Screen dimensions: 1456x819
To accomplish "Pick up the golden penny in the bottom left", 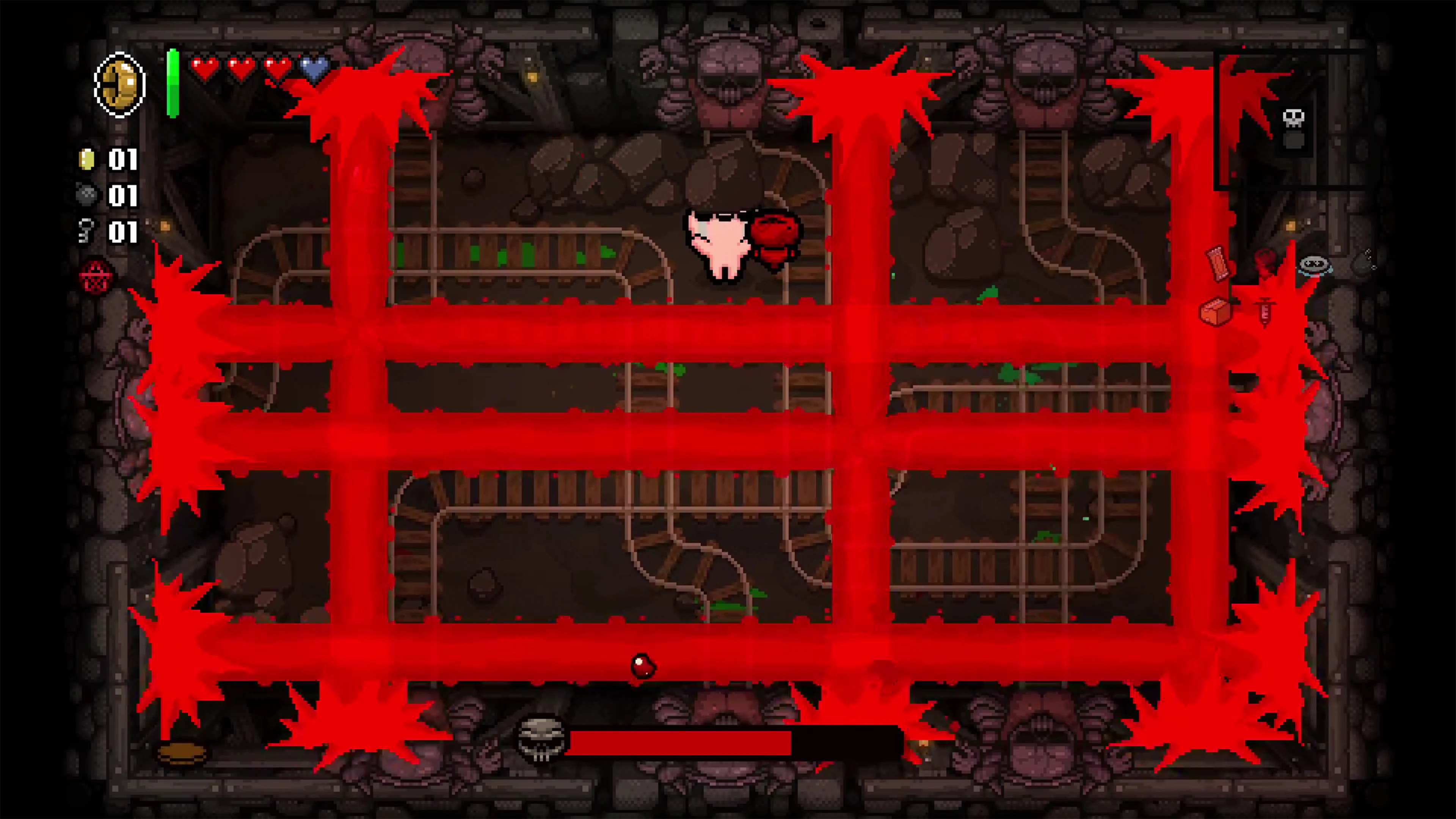I will [x=182, y=754].
